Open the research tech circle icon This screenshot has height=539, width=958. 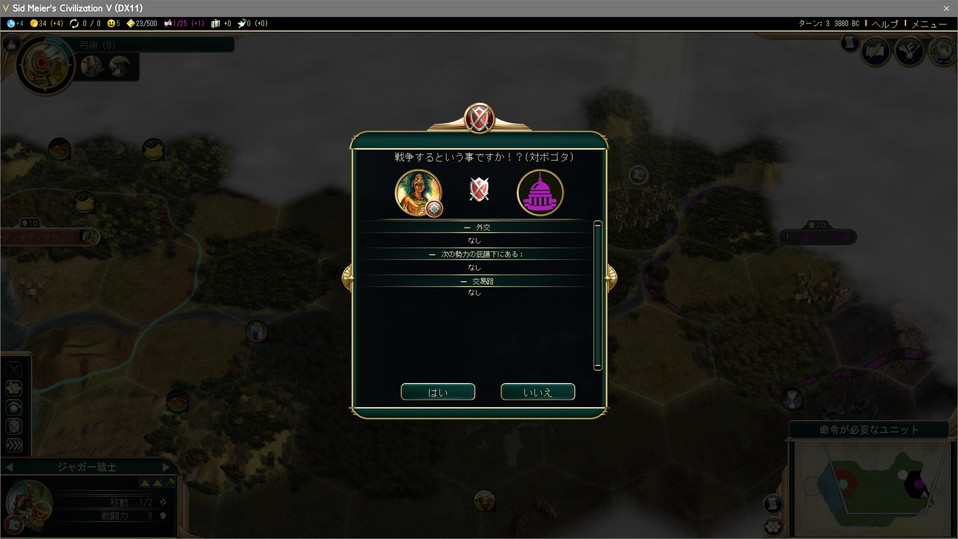click(x=45, y=64)
